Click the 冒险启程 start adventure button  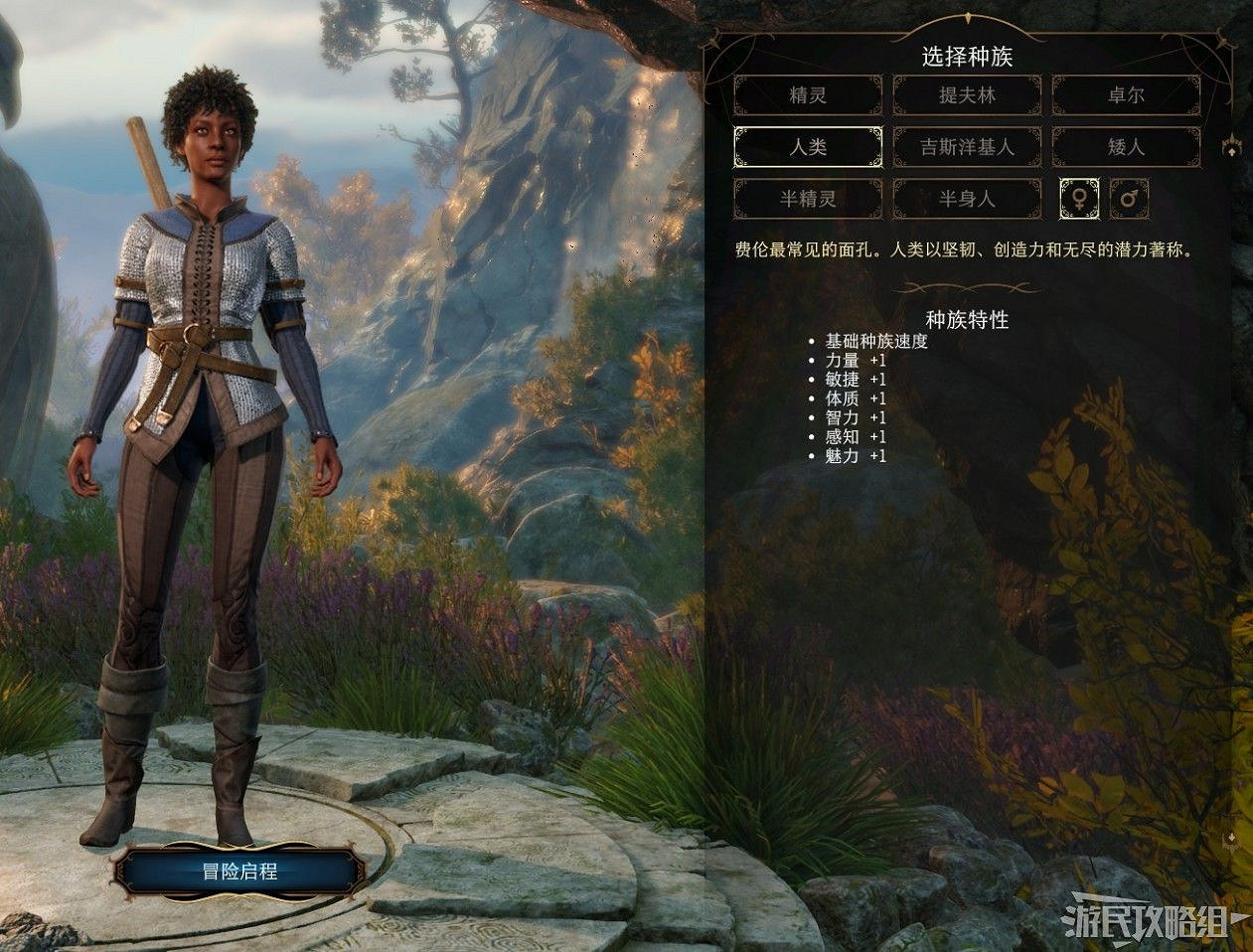[x=239, y=873]
